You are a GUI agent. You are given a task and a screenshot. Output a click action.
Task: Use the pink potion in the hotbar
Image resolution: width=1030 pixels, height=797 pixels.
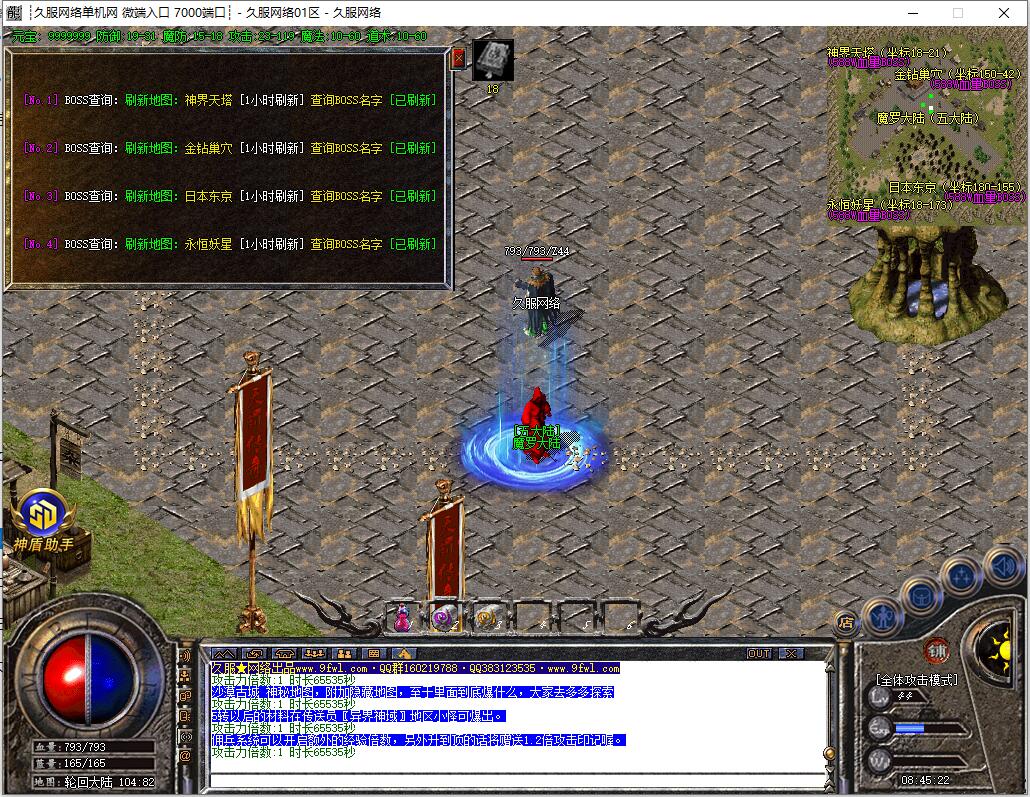click(402, 619)
